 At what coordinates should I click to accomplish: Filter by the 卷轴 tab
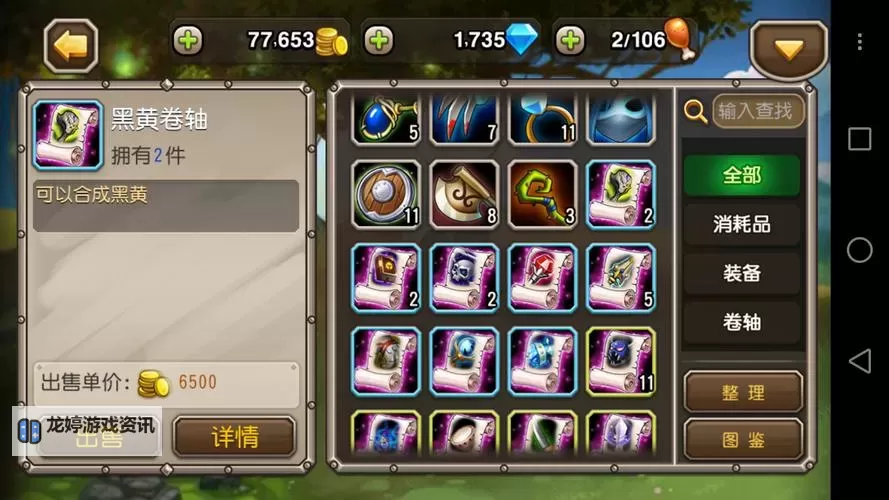pos(742,321)
